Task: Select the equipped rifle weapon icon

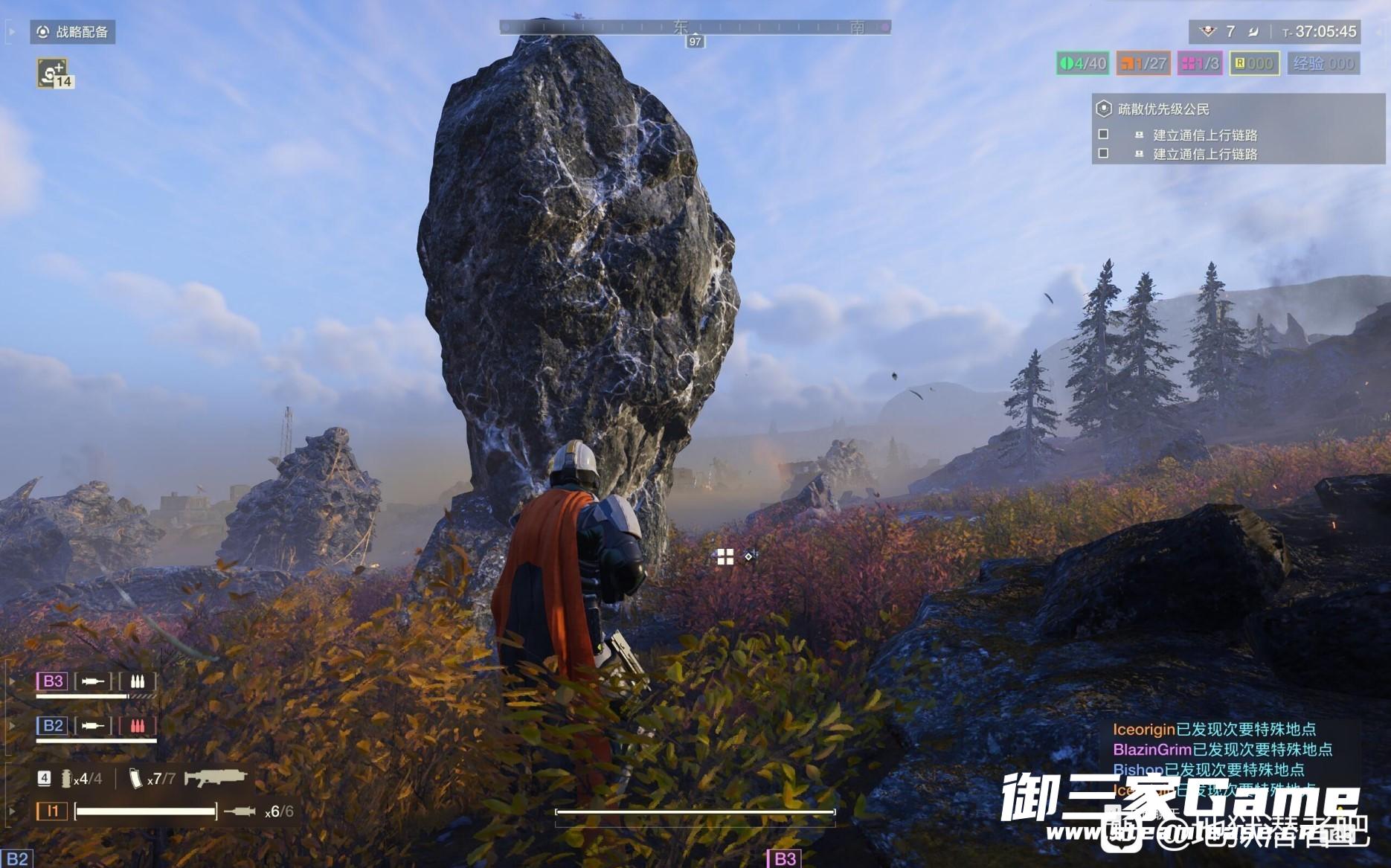Action: 216,778
